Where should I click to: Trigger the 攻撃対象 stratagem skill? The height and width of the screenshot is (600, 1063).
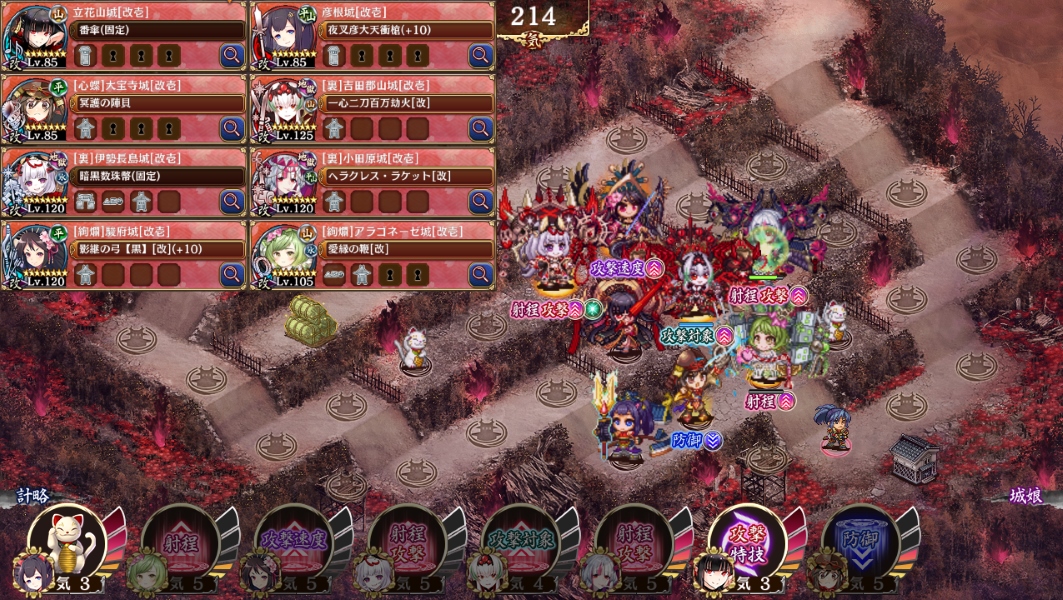coord(520,543)
